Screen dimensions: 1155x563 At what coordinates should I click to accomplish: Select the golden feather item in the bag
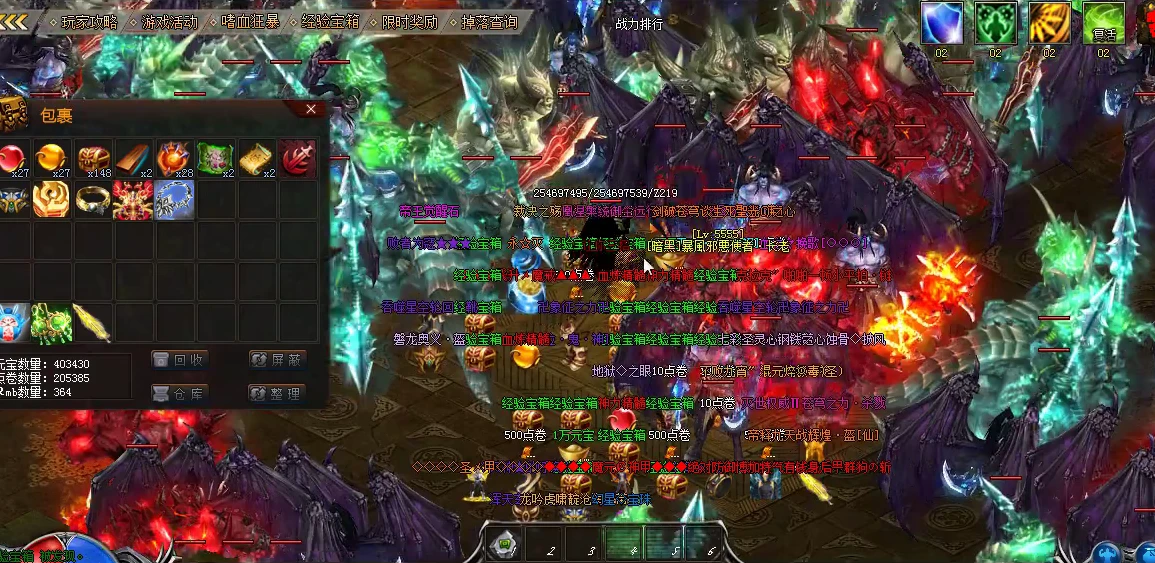click(91, 323)
